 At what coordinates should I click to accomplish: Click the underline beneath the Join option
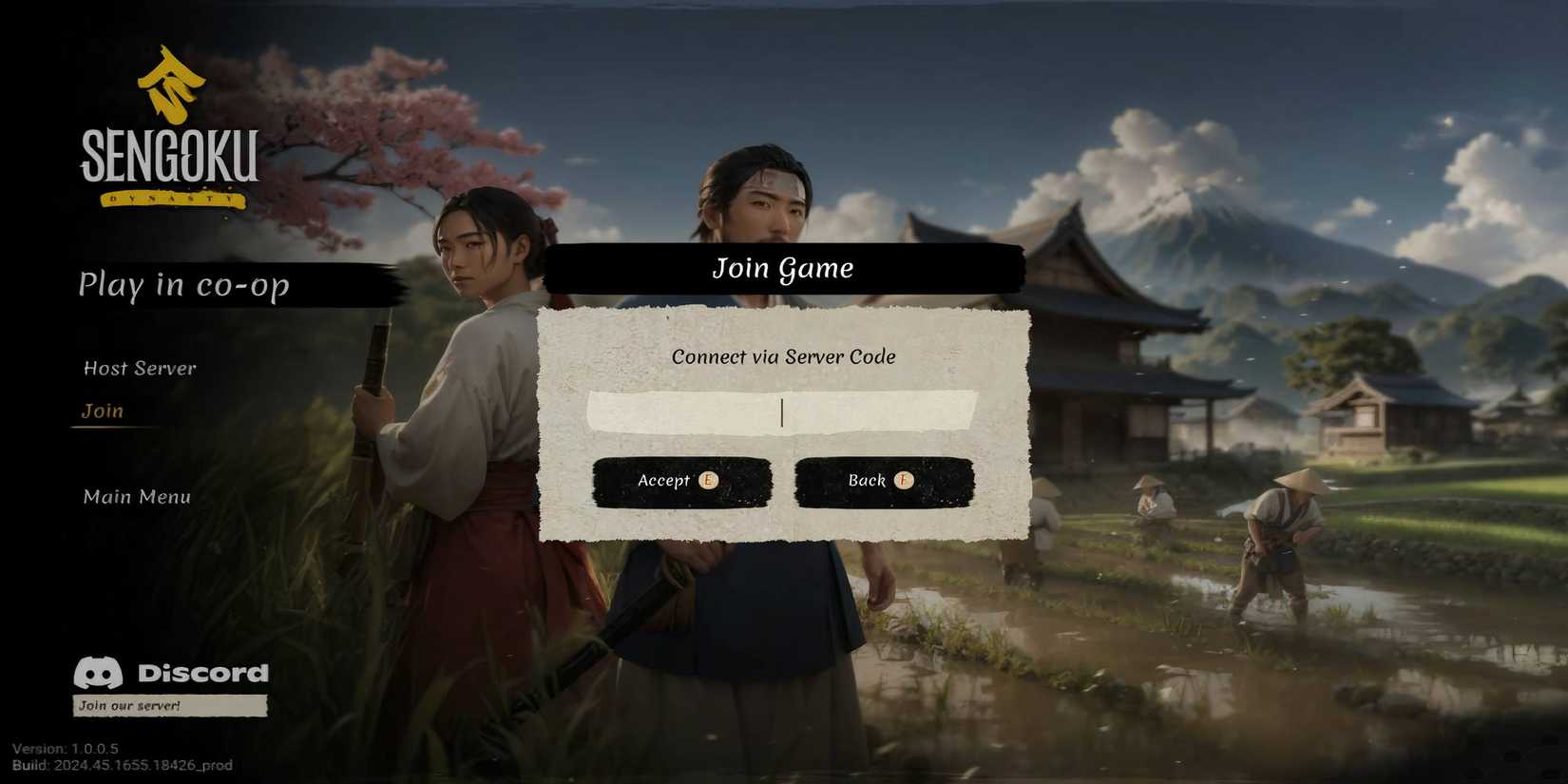click(111, 427)
